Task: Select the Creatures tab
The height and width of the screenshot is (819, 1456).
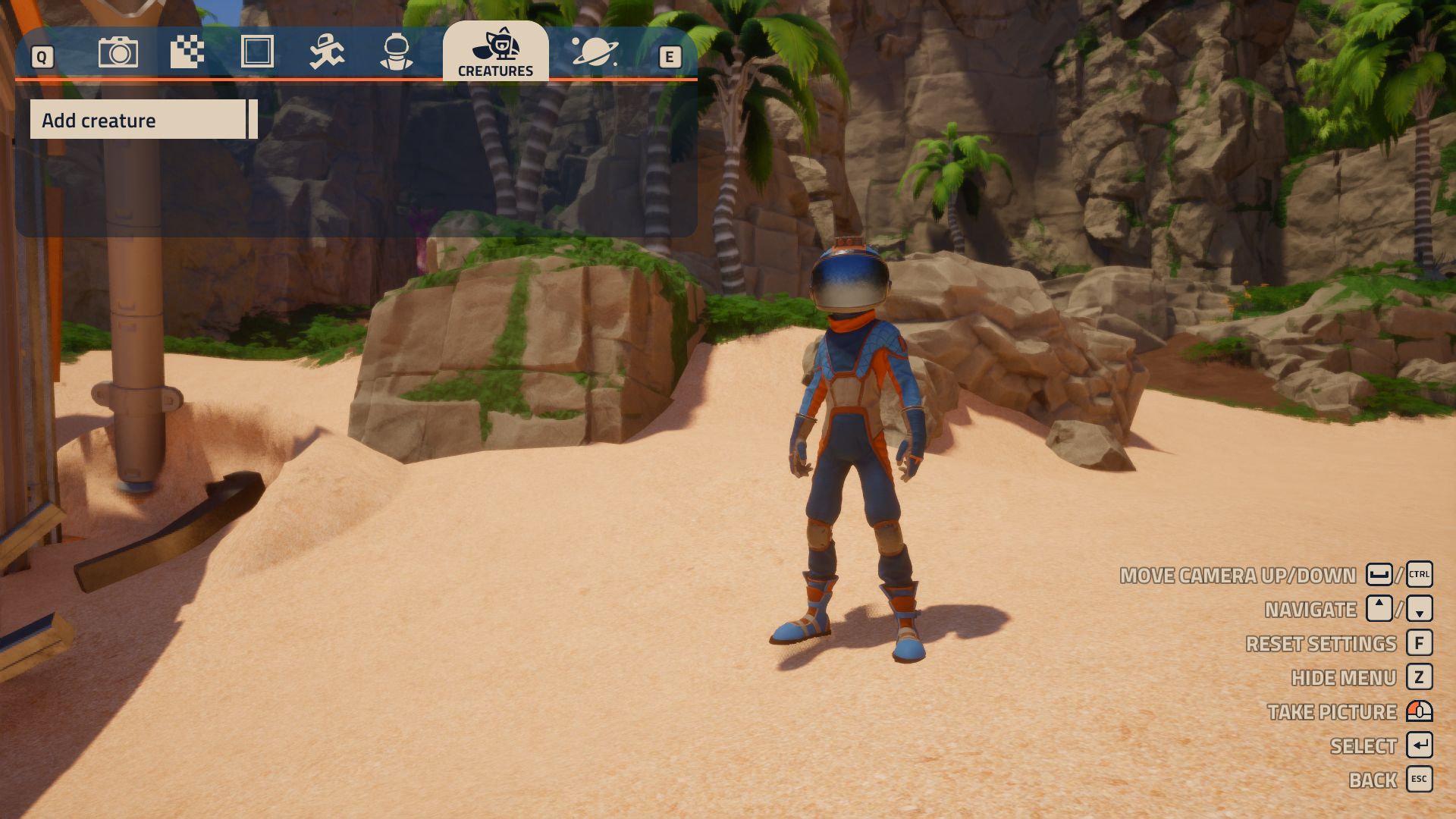Action: click(496, 52)
